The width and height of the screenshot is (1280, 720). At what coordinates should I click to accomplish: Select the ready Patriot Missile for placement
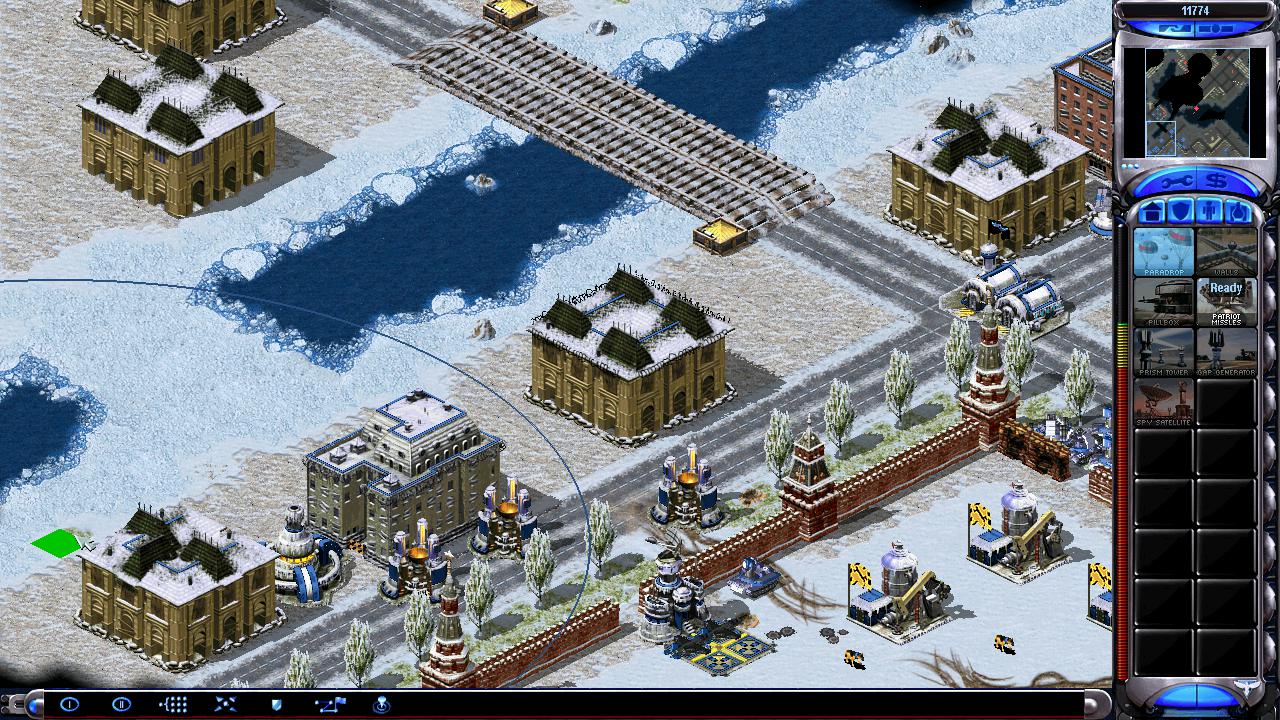click(x=1226, y=302)
